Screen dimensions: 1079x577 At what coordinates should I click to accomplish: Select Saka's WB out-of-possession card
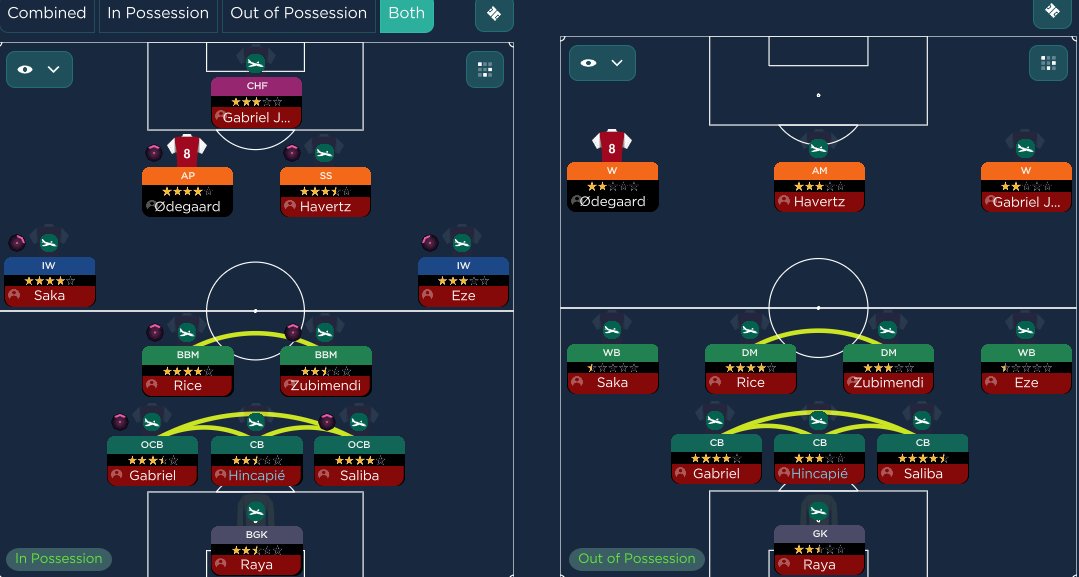point(612,368)
